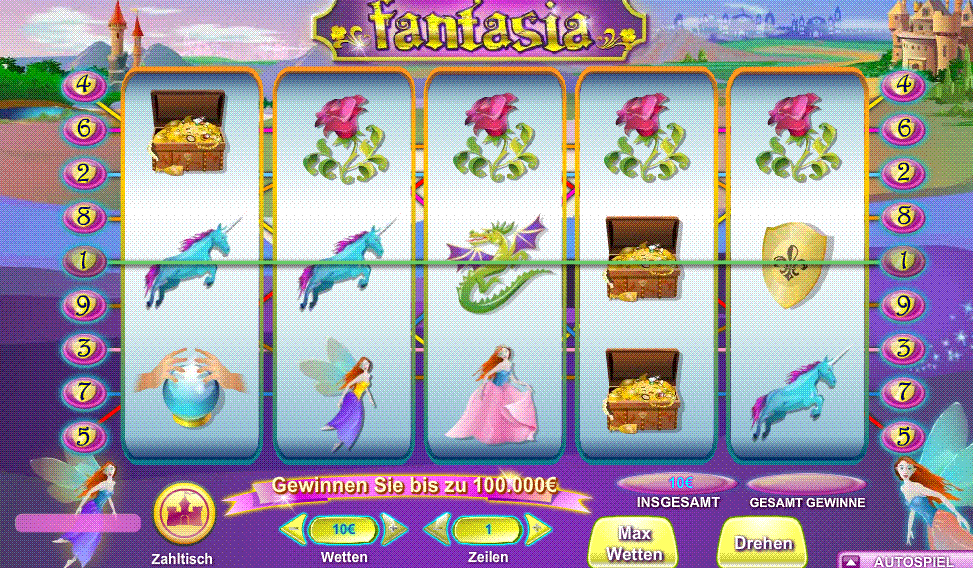This screenshot has width=973, height=568.
Task: Select payline 2 on the right side
Action: click(903, 172)
